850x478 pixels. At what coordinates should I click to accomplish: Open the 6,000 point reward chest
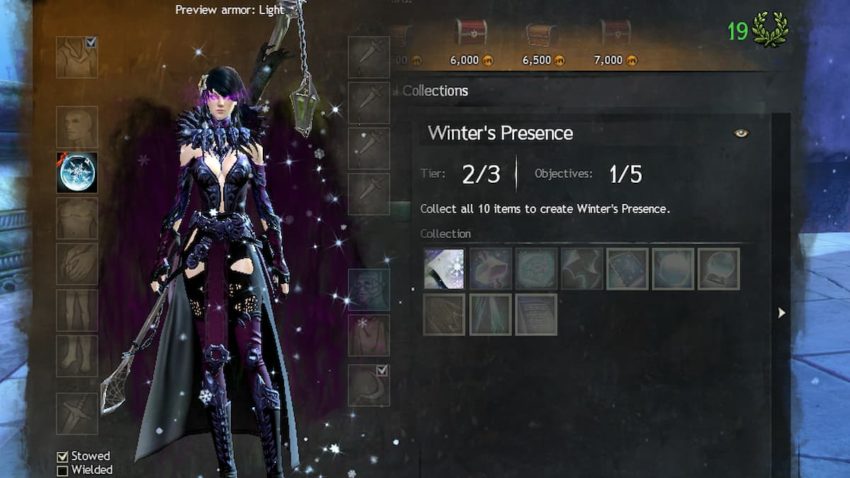[471, 34]
